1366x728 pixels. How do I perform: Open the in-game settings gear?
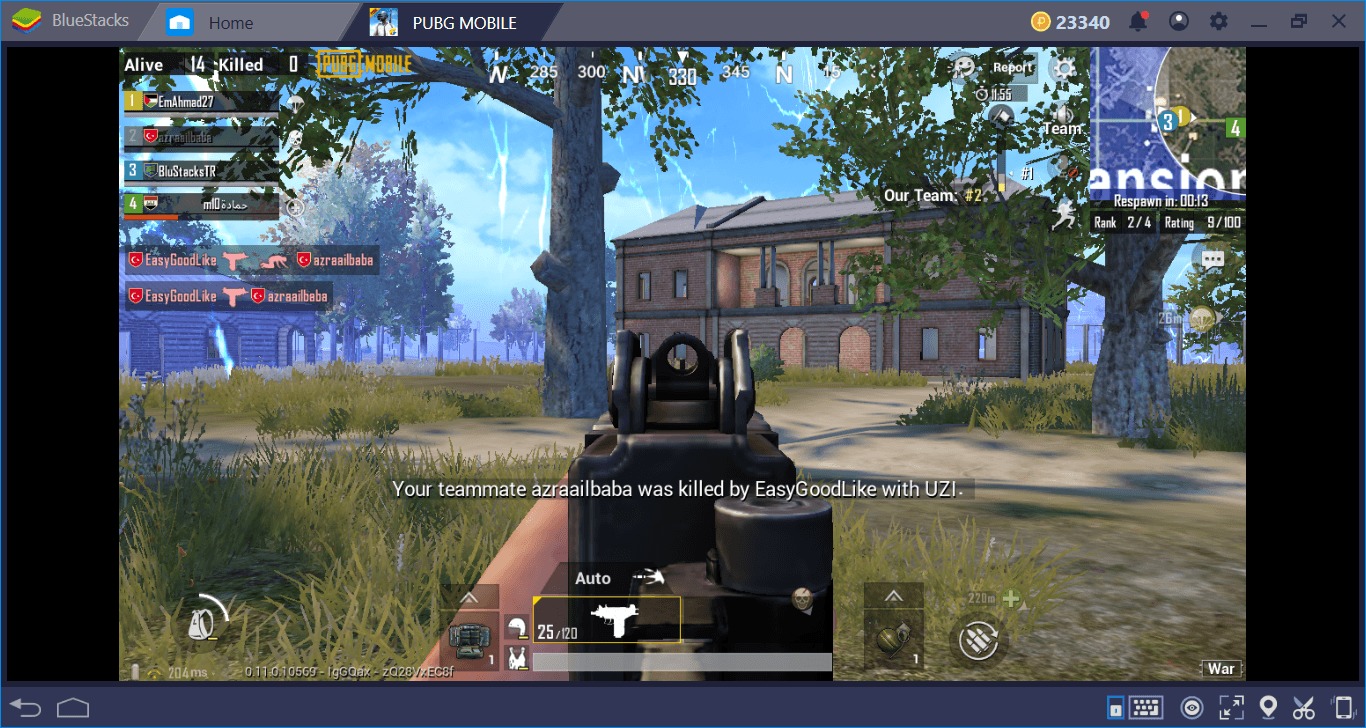pos(1063,68)
